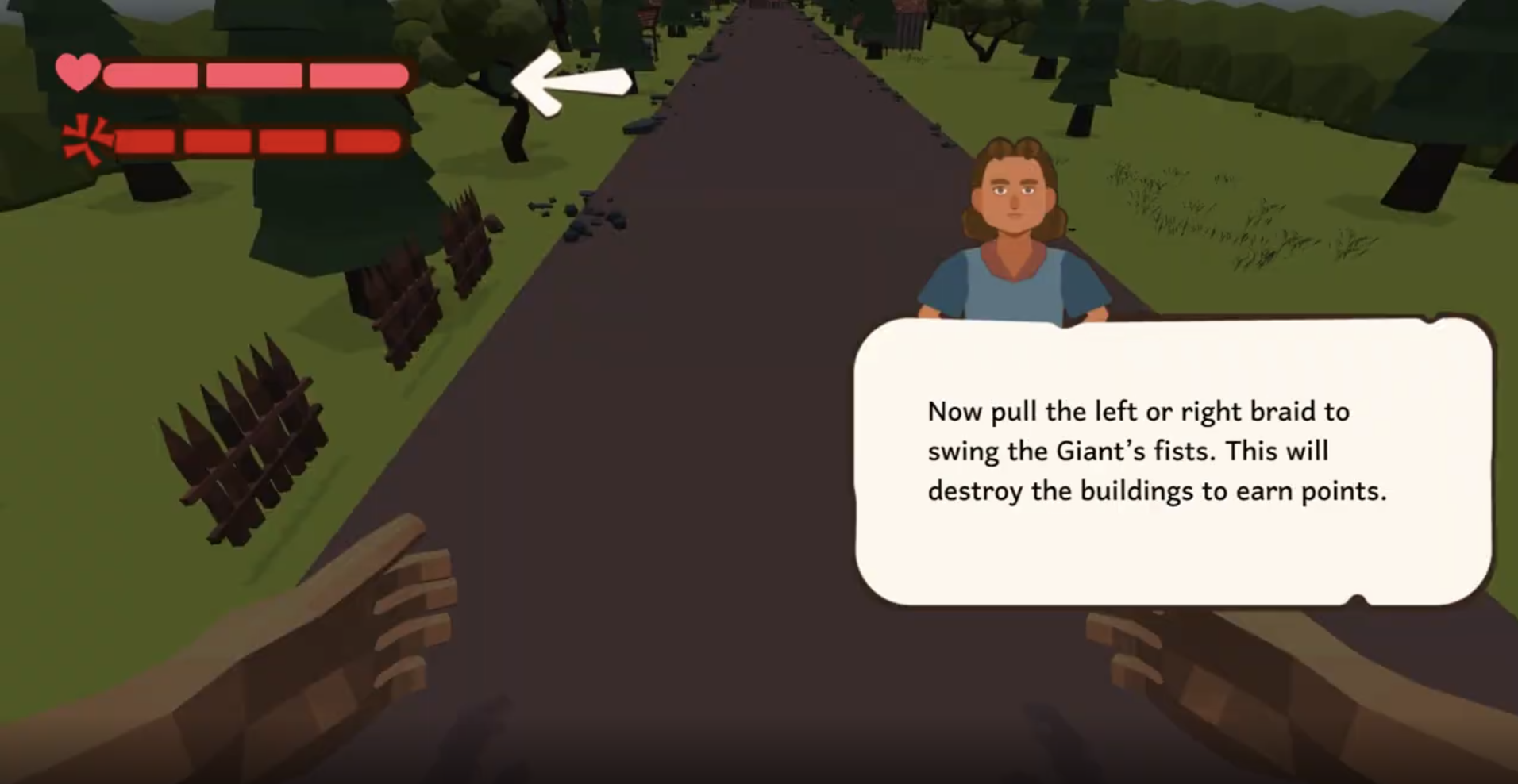Select the red anger burst icon
The height and width of the screenshot is (784, 1518).
pyautogui.click(x=85, y=140)
